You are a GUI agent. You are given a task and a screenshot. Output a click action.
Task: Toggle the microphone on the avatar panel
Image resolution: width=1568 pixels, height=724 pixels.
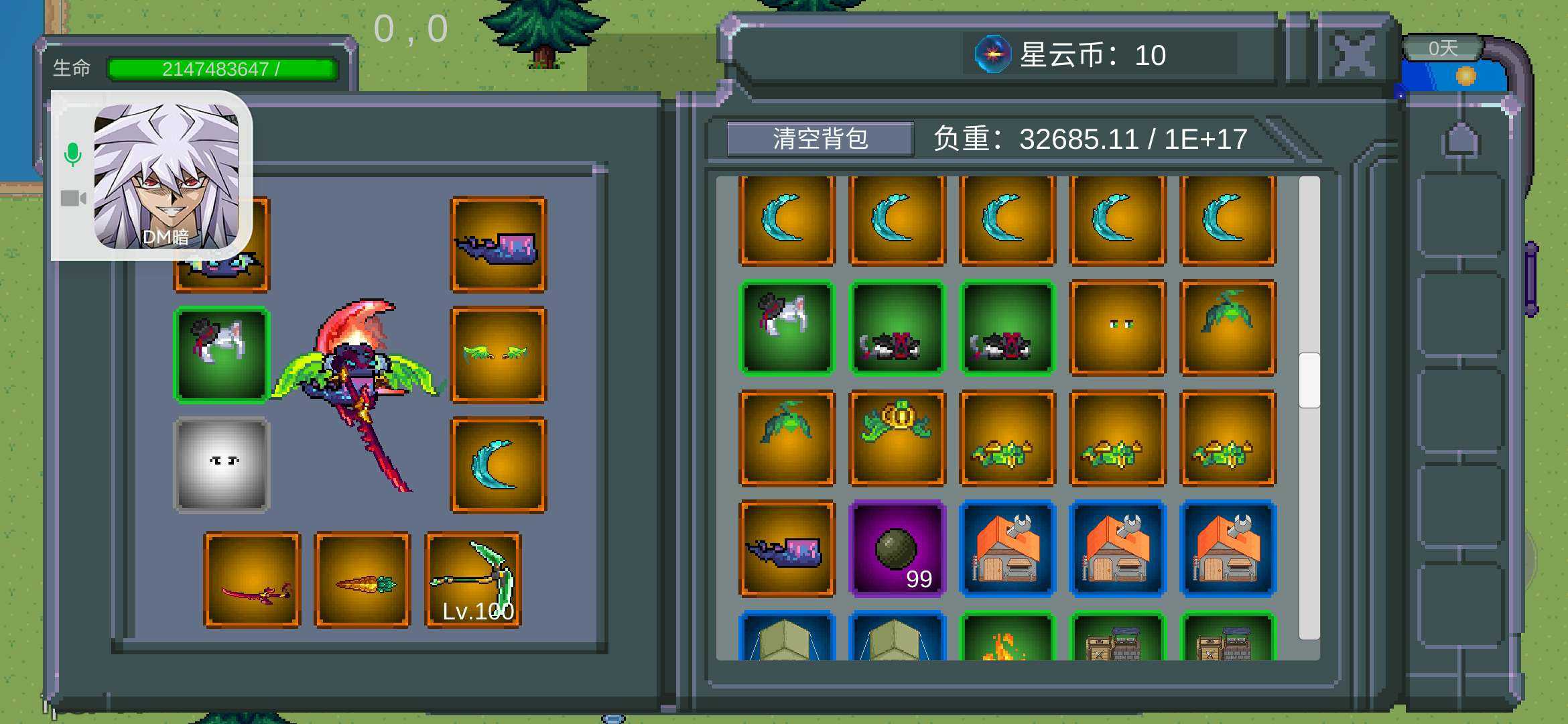click(x=74, y=153)
